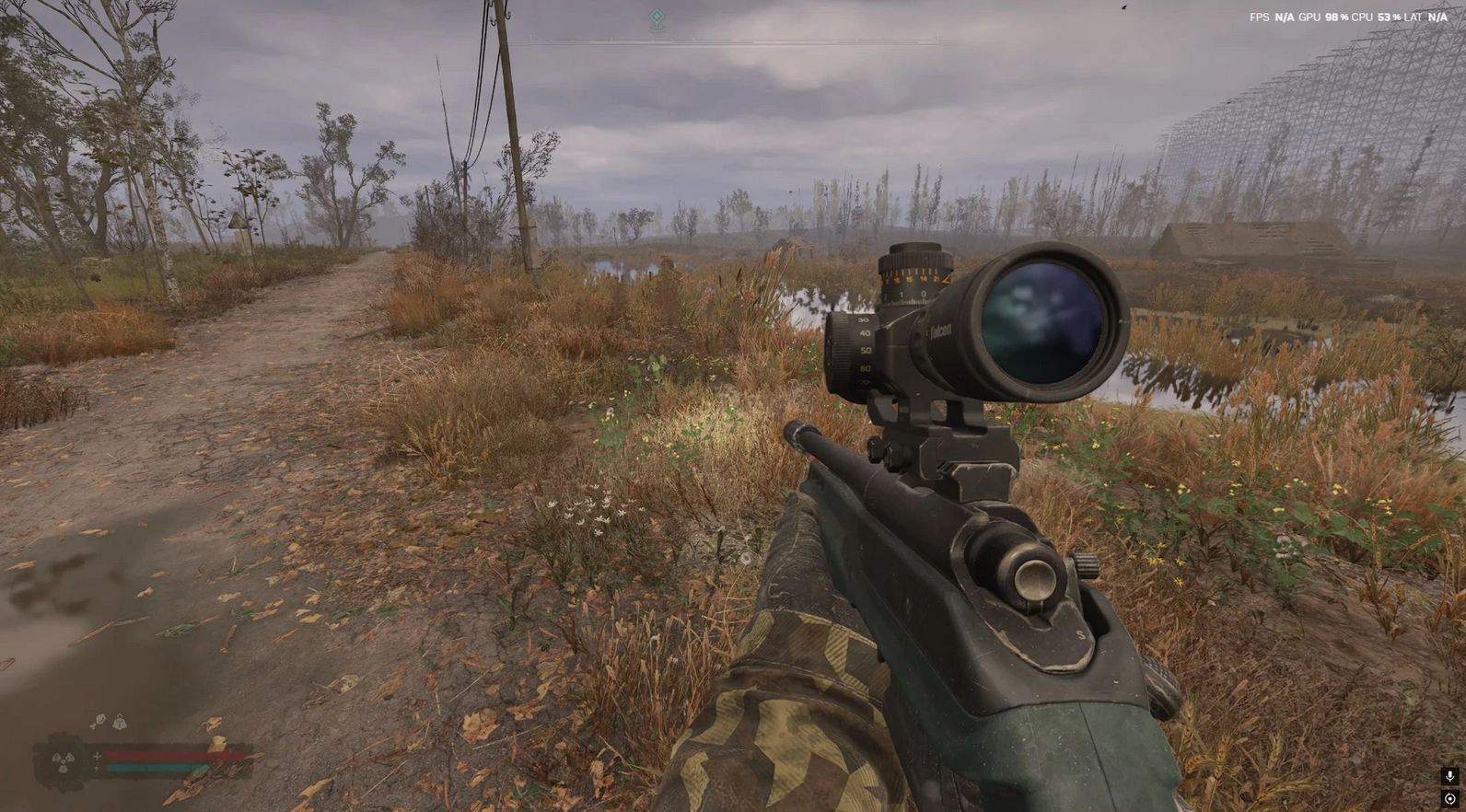Click the circular record overlay button
Image resolution: width=1466 pixels, height=812 pixels.
1450,798
